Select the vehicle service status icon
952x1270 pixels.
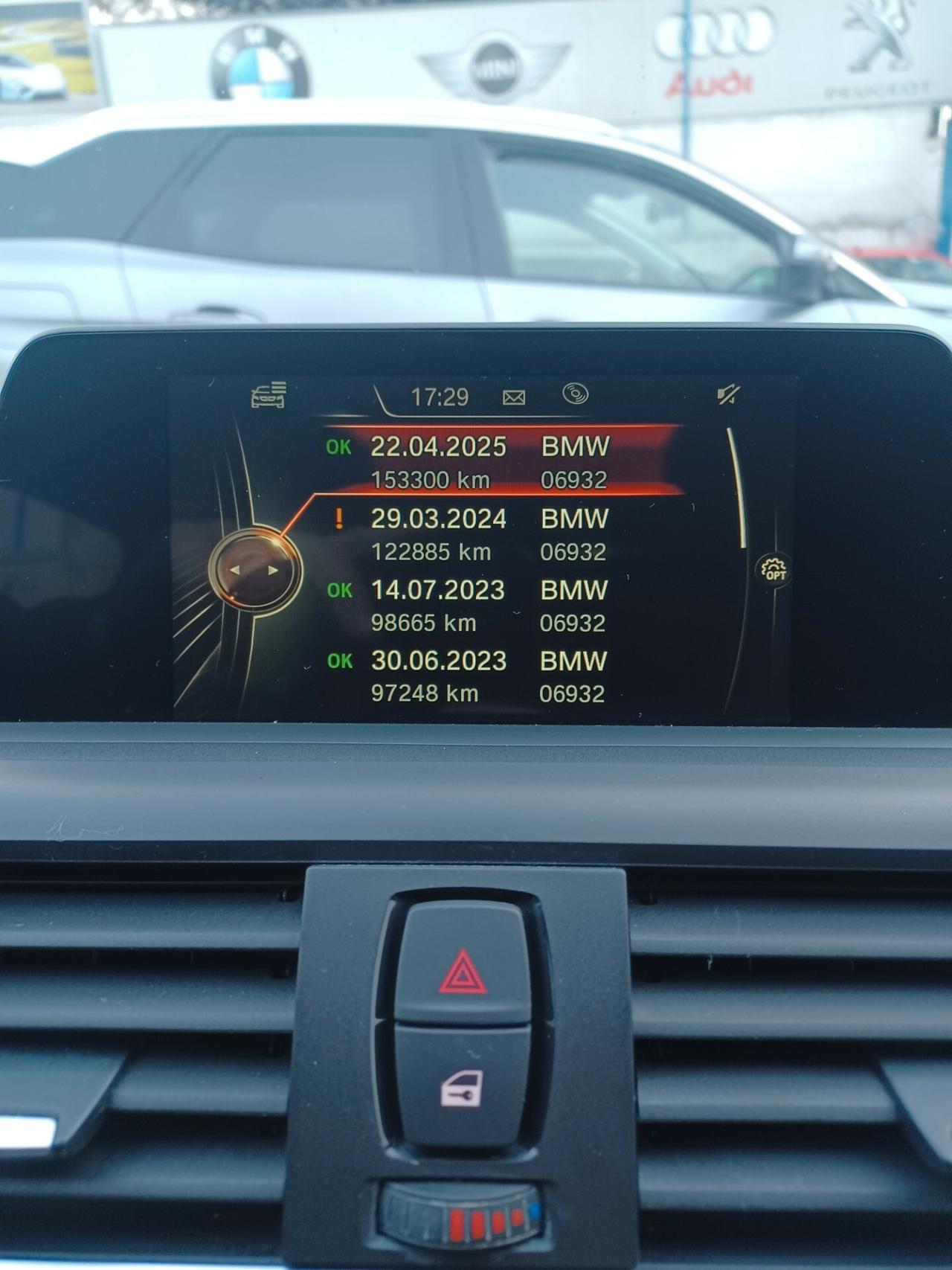click(x=268, y=397)
